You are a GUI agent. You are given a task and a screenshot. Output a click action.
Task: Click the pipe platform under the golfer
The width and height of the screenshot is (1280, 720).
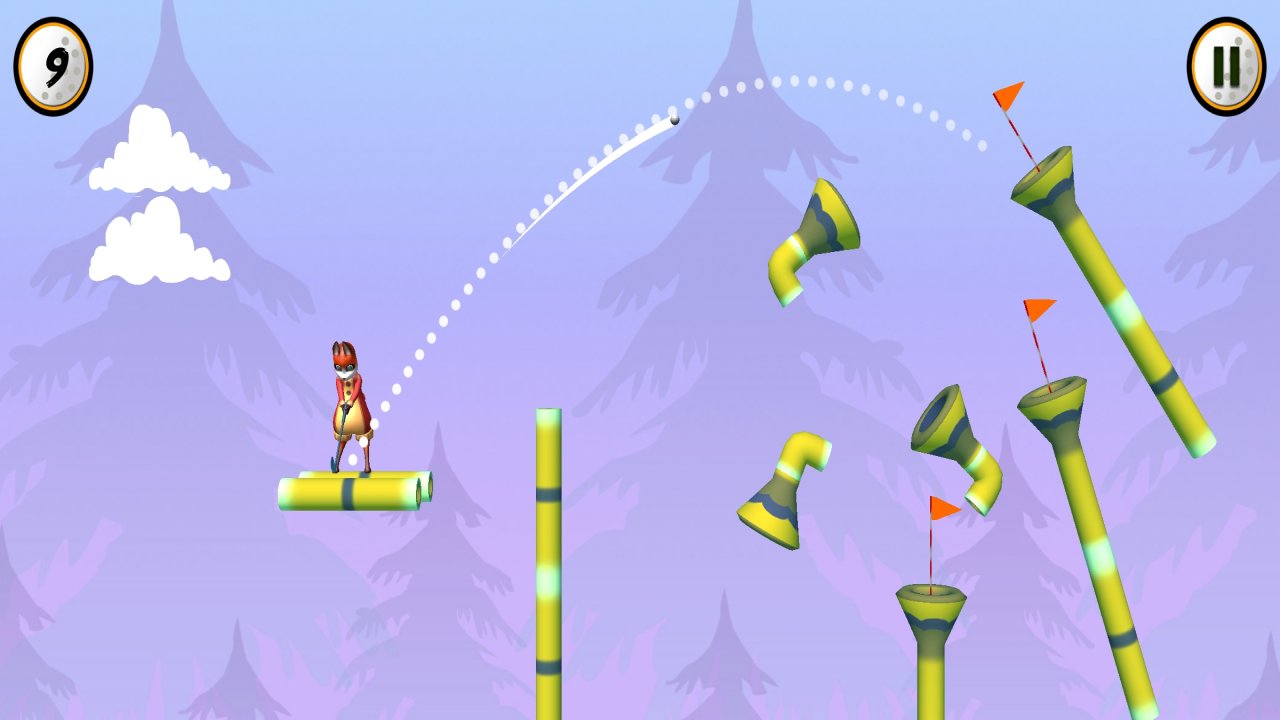[350, 488]
